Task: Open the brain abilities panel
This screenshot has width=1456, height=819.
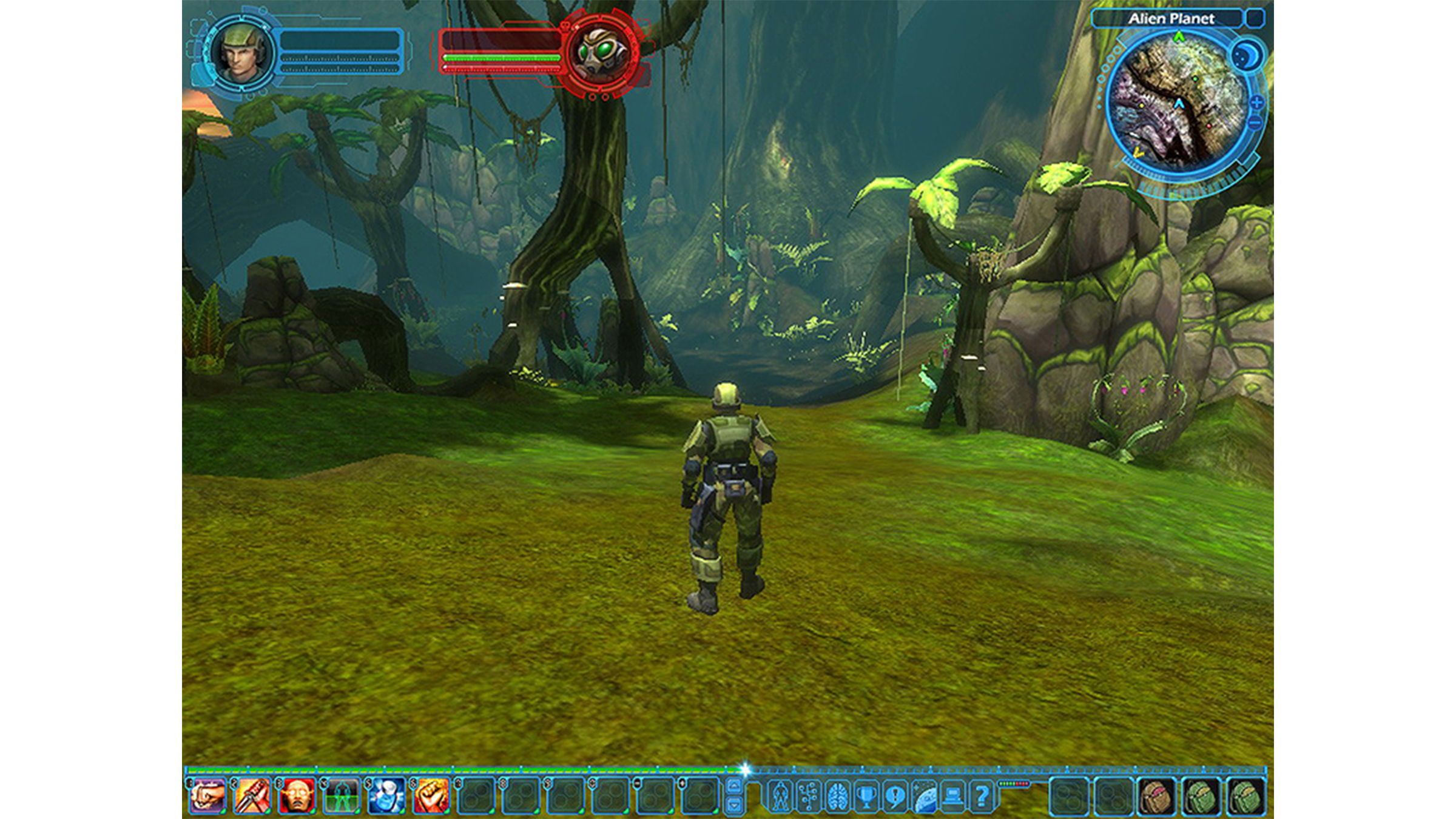Action: pyautogui.click(x=838, y=796)
